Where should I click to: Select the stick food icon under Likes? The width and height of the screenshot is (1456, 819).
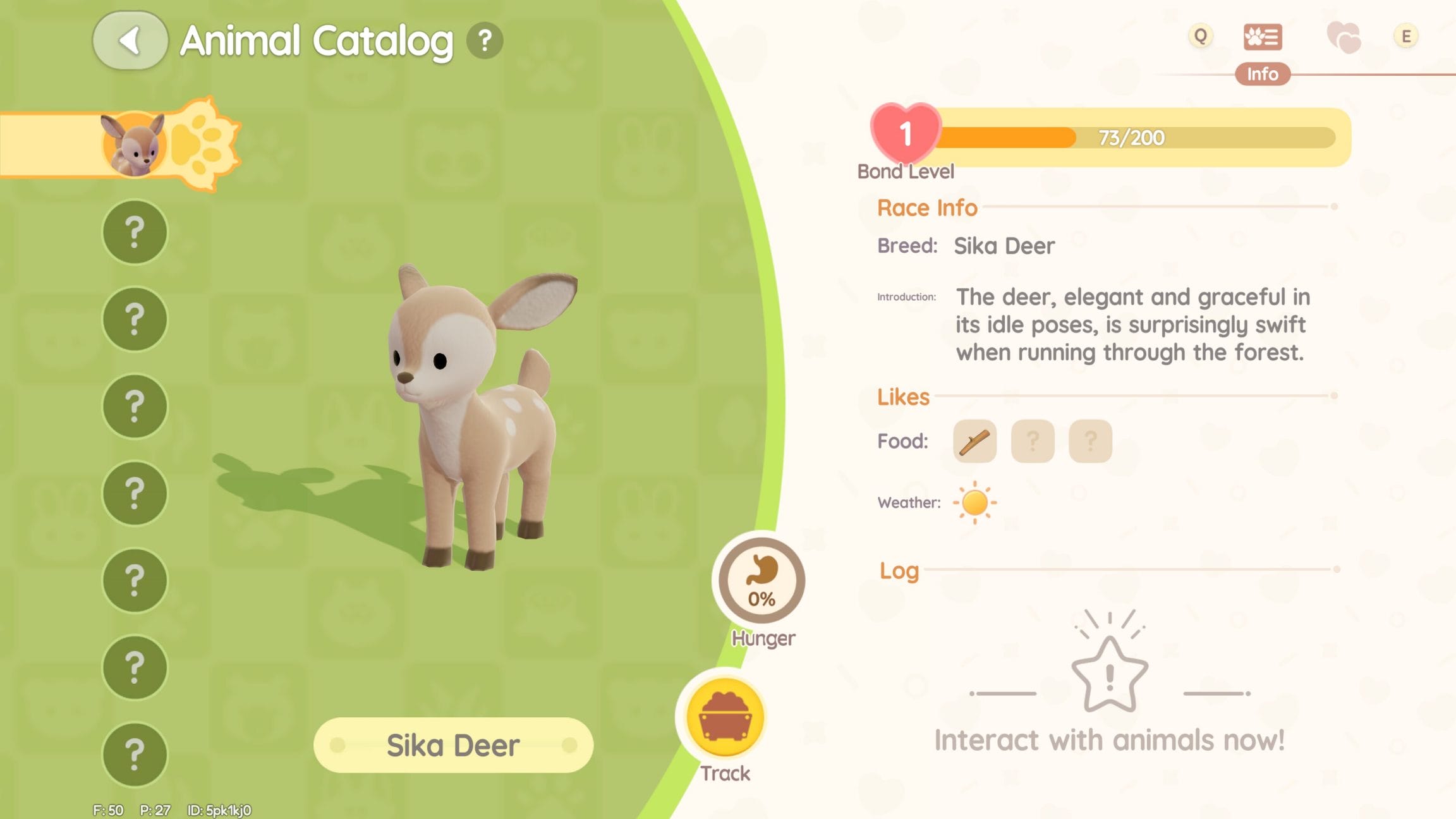tap(974, 441)
